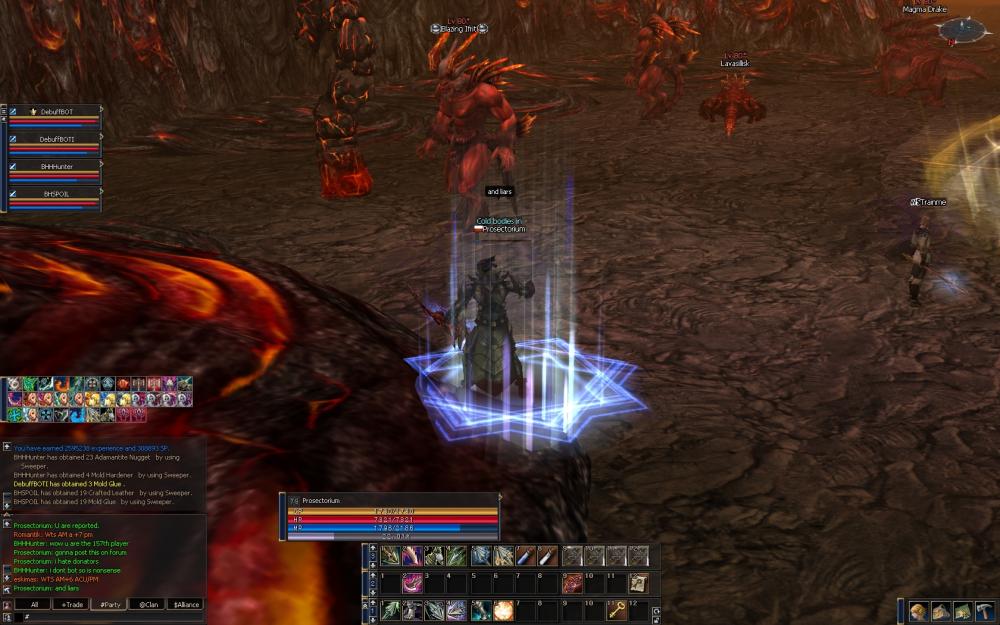The height and width of the screenshot is (625, 1000).
Task: Open the hammer system menu icon
Action: click(984, 611)
